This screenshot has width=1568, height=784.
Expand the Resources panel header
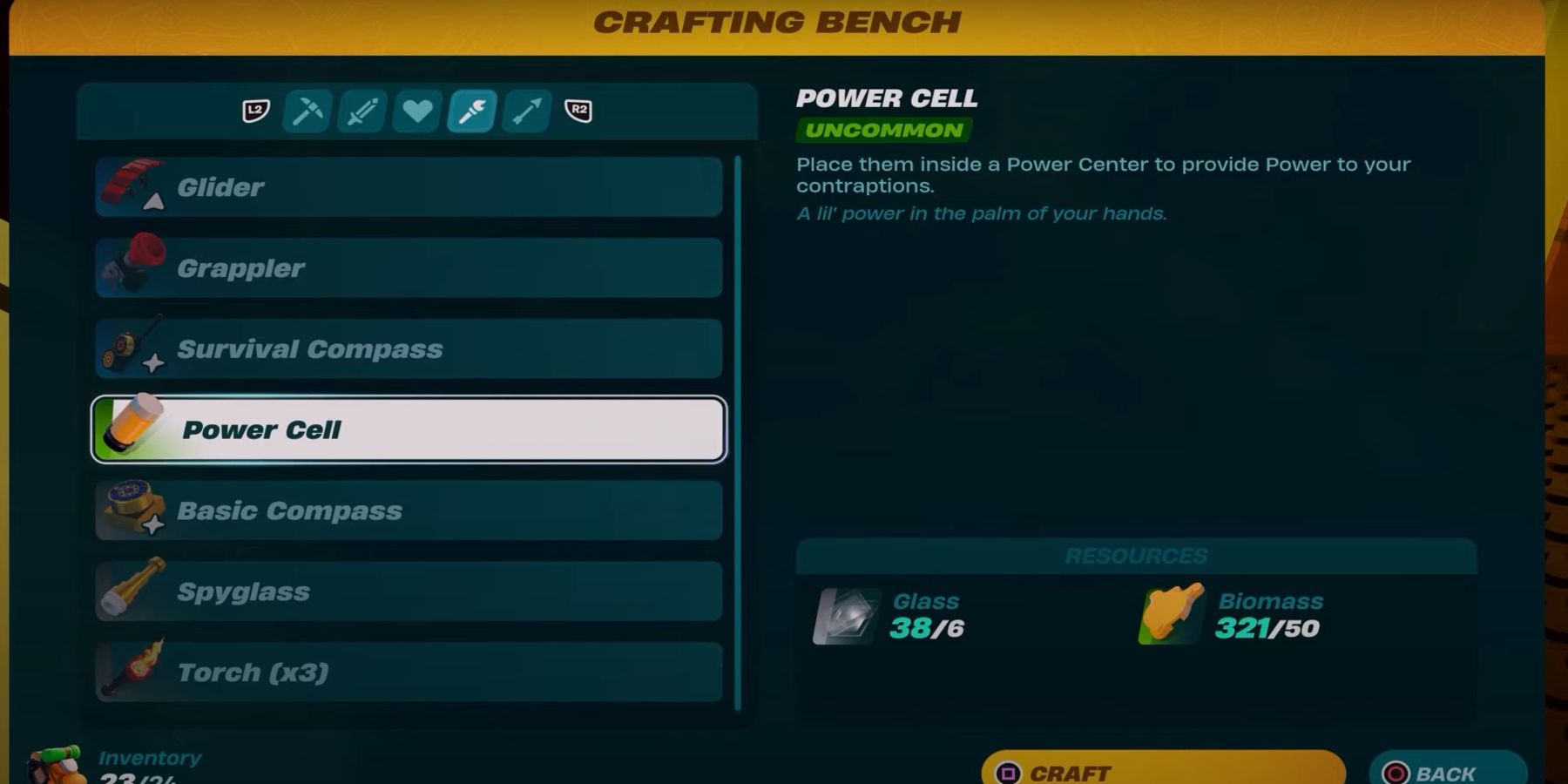[x=1136, y=555]
